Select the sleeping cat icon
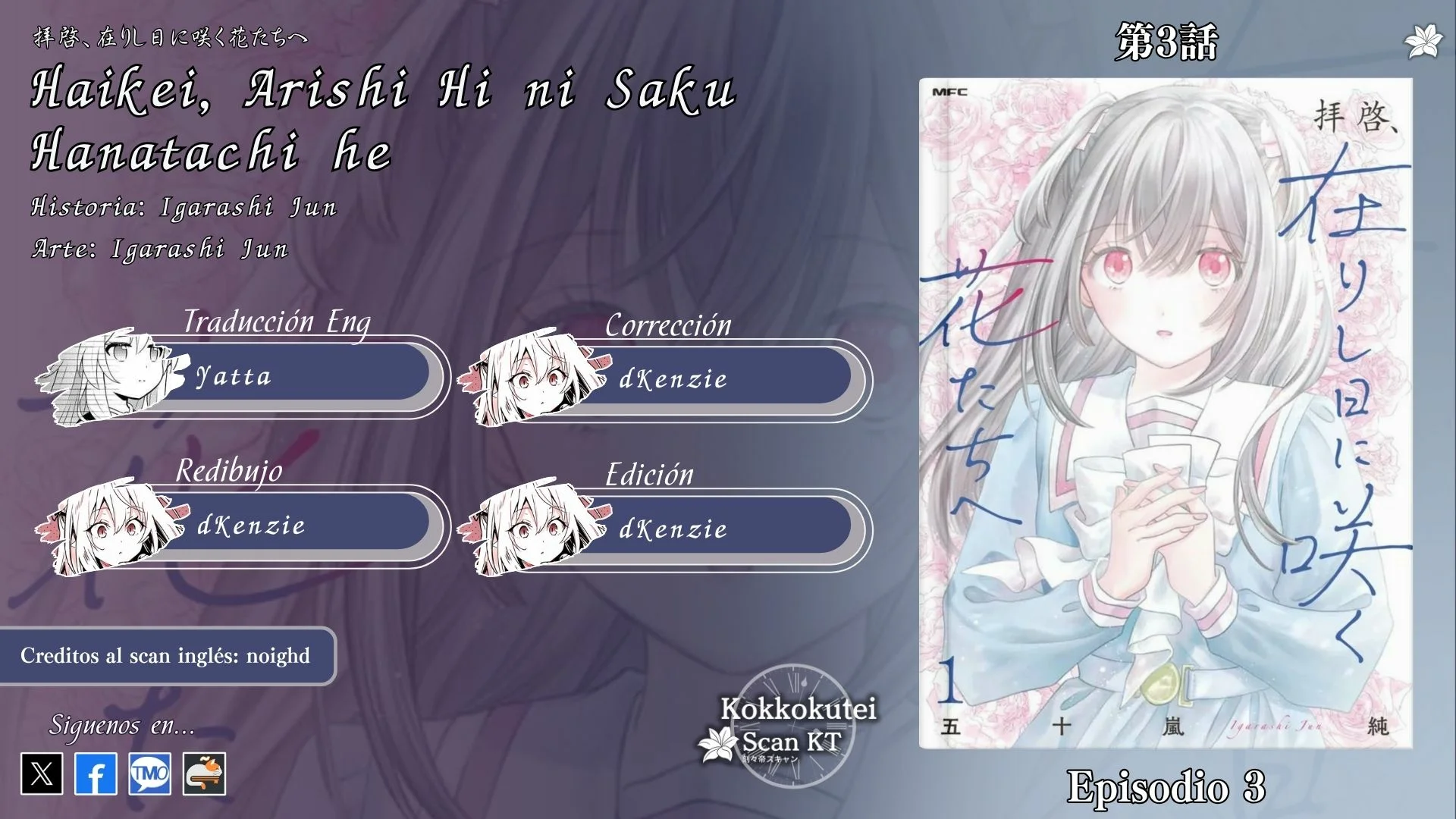 (204, 773)
